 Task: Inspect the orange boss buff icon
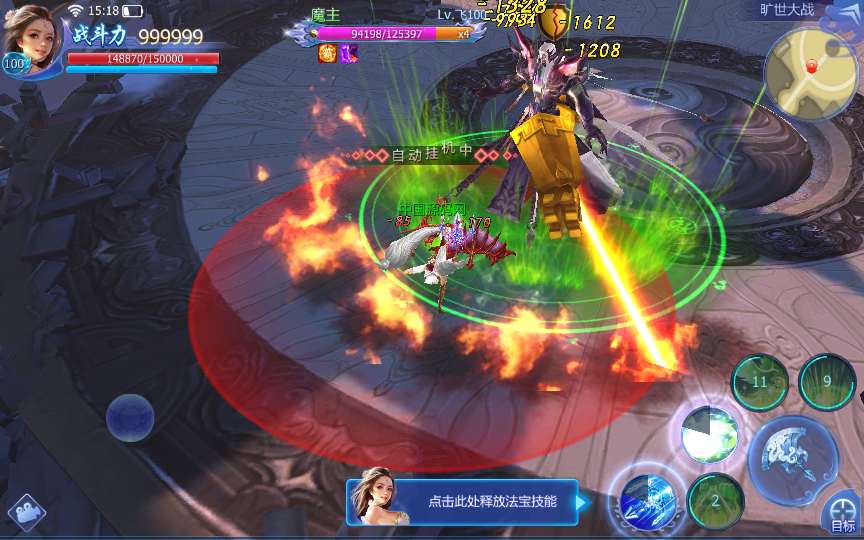pos(327,54)
